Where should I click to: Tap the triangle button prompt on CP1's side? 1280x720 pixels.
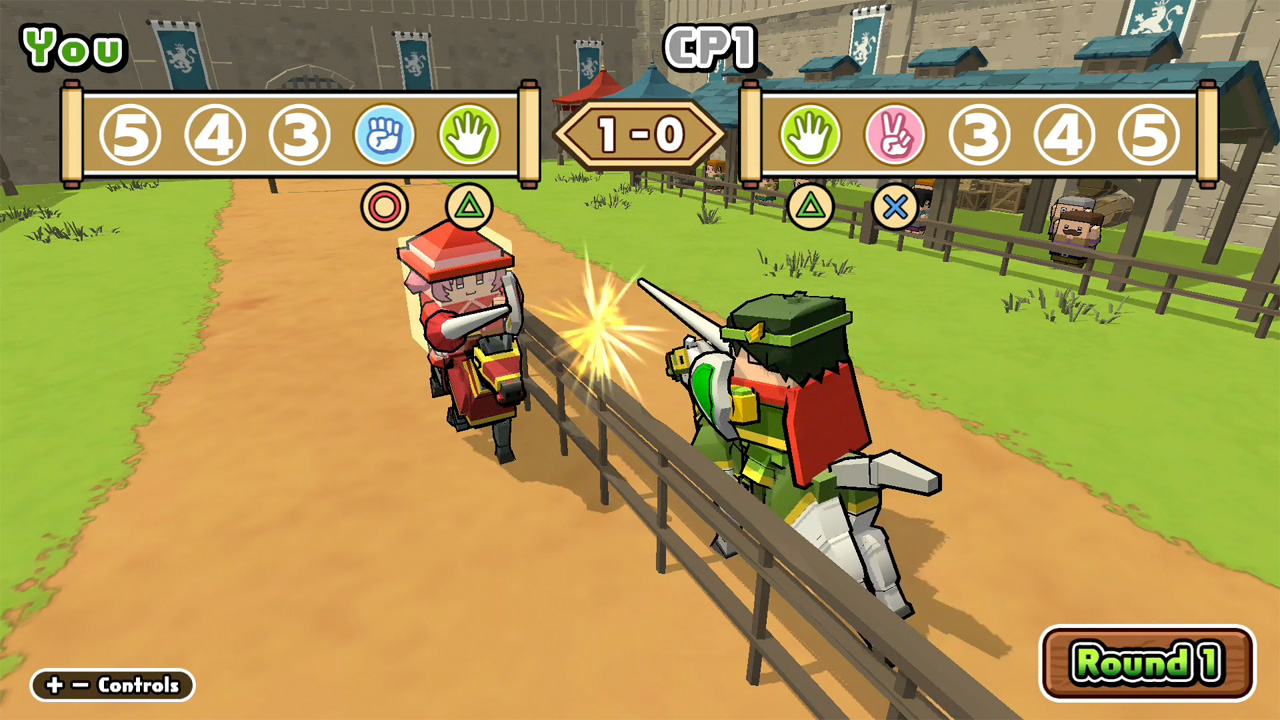point(812,205)
